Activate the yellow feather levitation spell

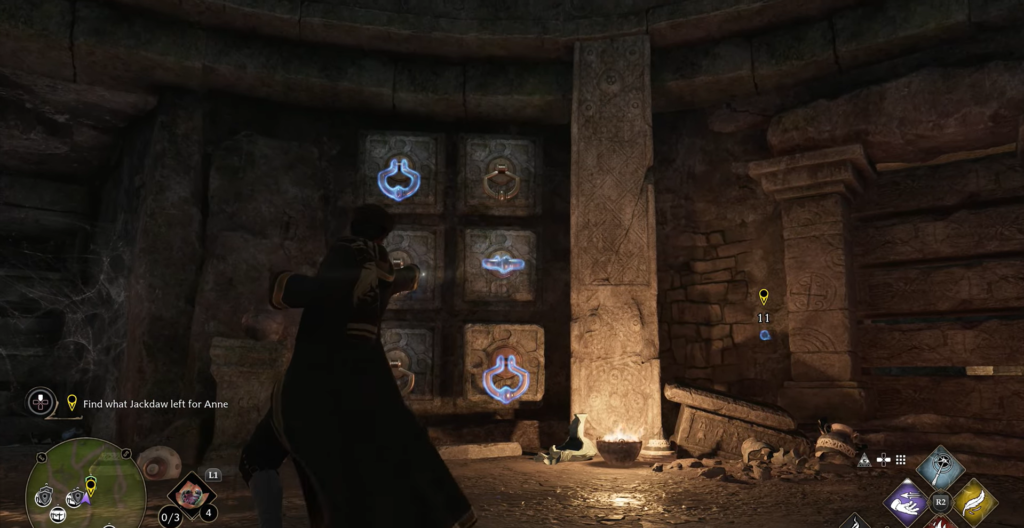tap(973, 501)
